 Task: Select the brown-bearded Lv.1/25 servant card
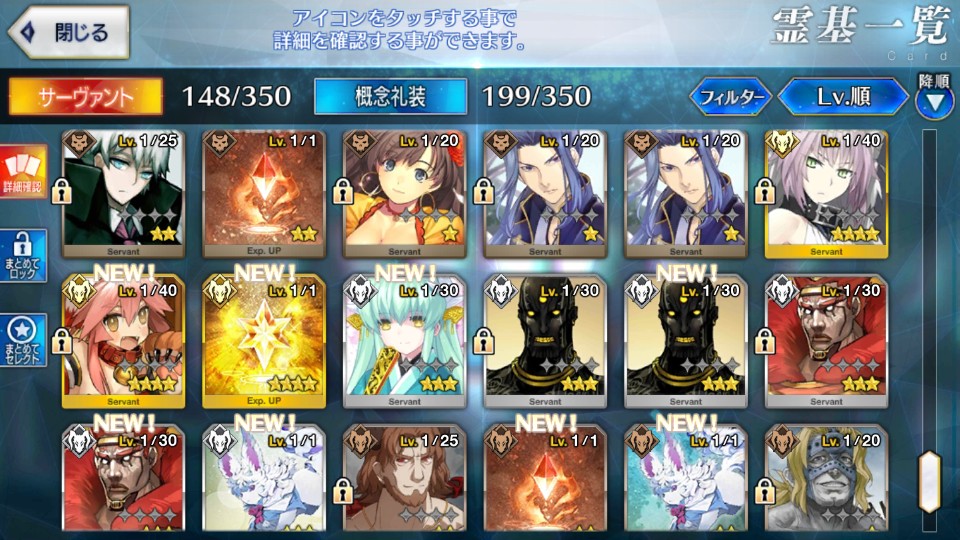click(x=403, y=478)
